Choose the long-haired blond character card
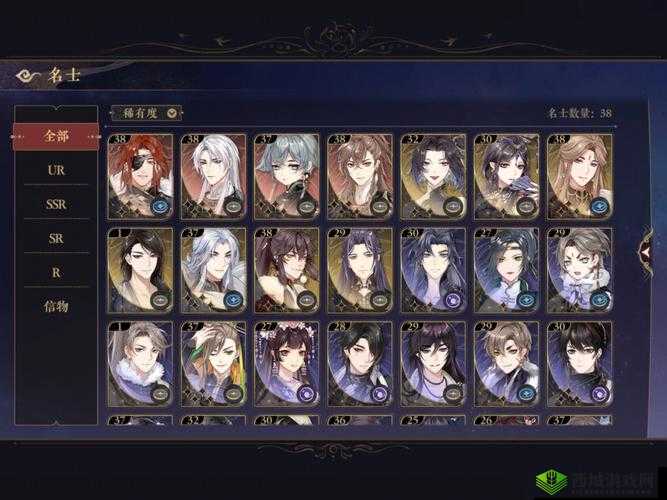 click(x=580, y=176)
